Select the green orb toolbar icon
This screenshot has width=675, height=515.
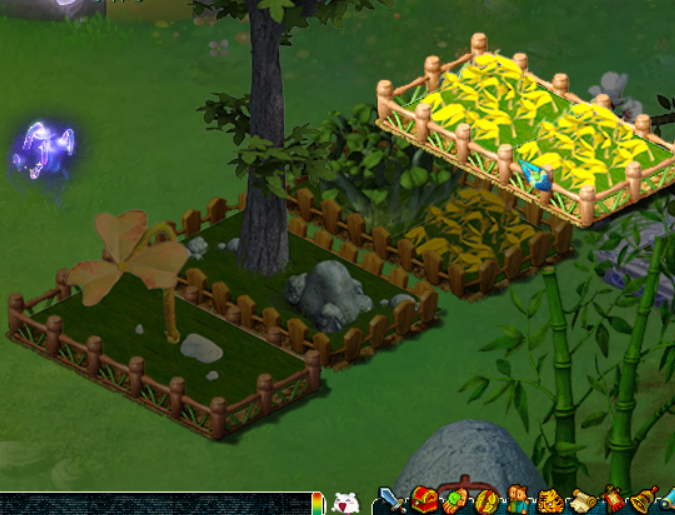pos(456,499)
